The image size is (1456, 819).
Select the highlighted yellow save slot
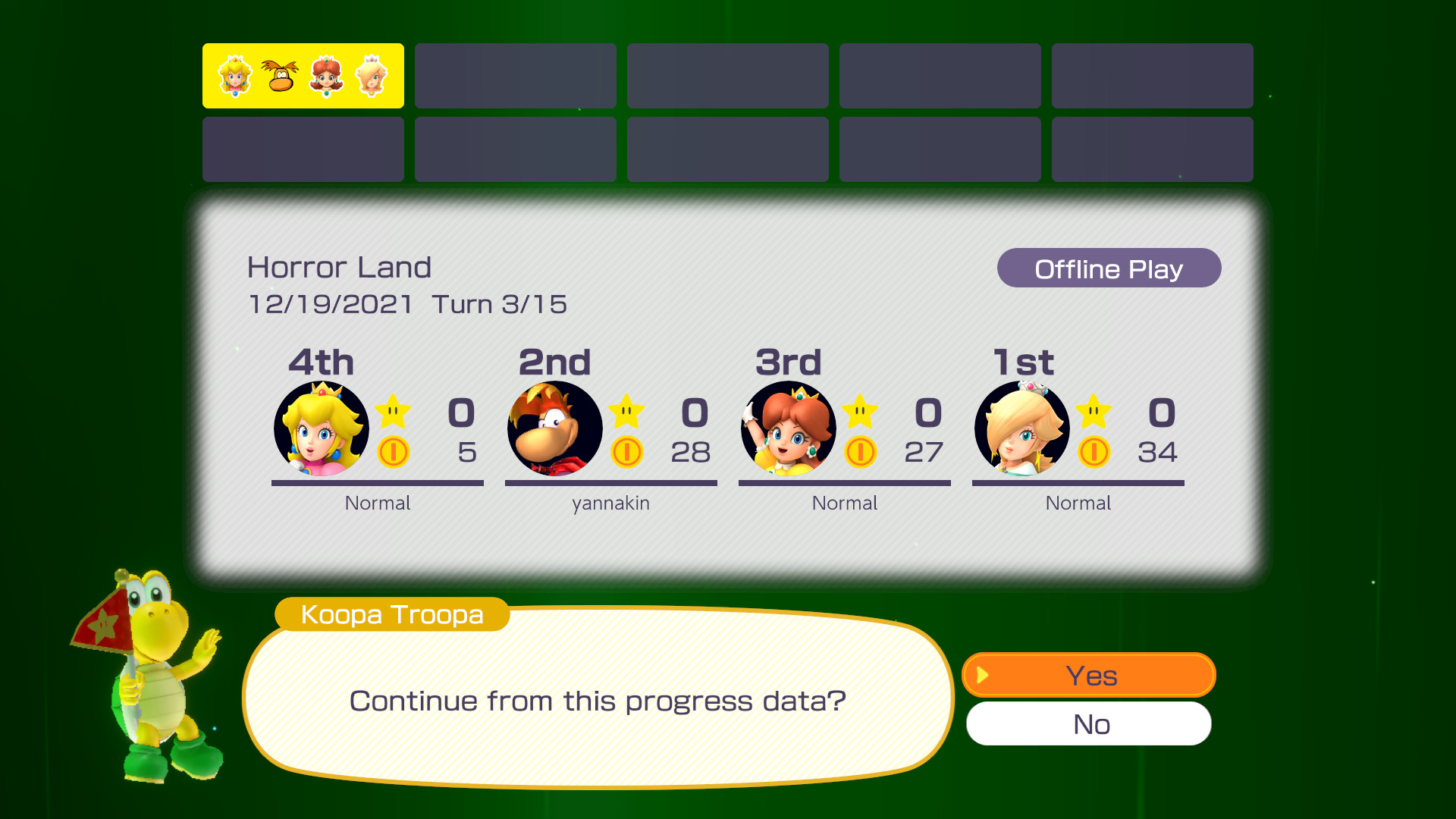click(303, 76)
